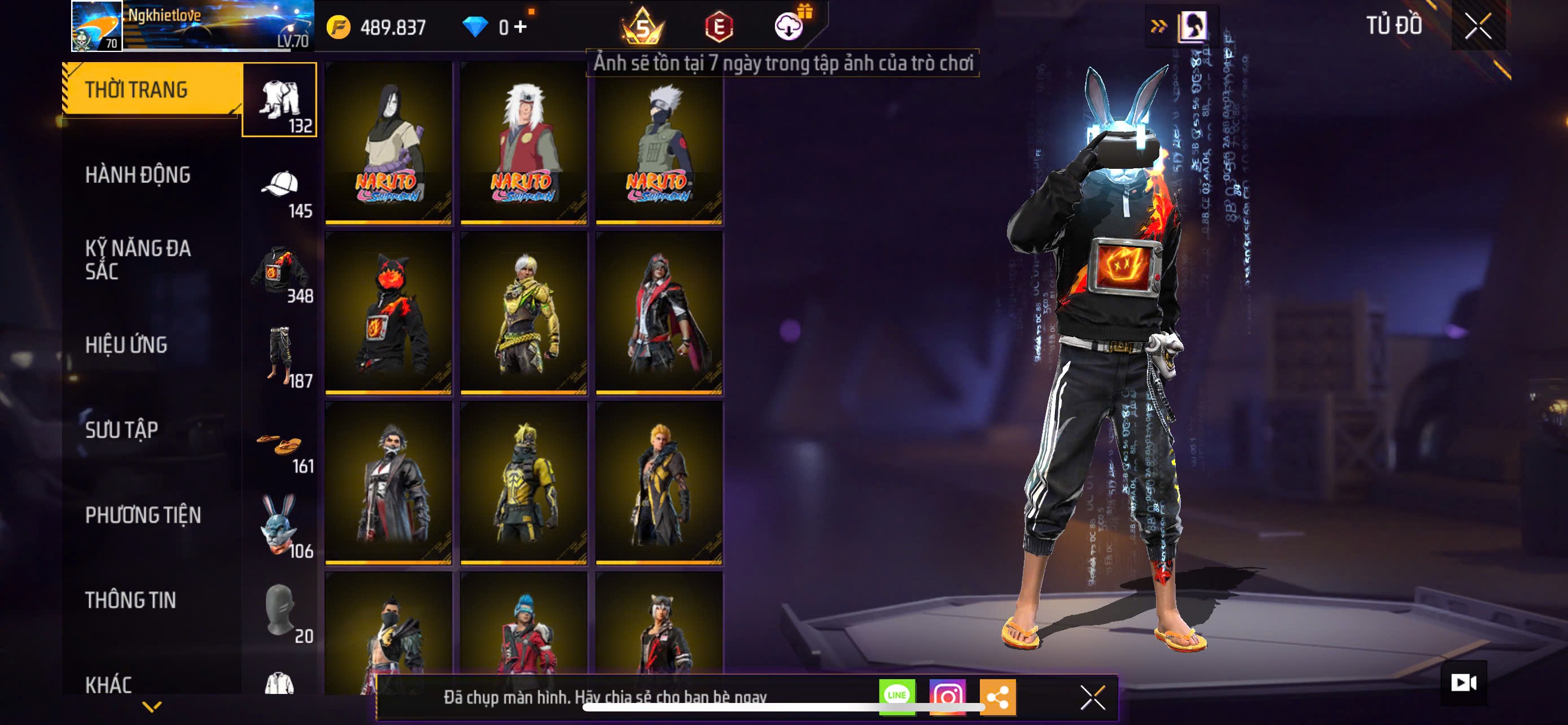Open the Sưu Tập section

pyautogui.click(x=122, y=430)
